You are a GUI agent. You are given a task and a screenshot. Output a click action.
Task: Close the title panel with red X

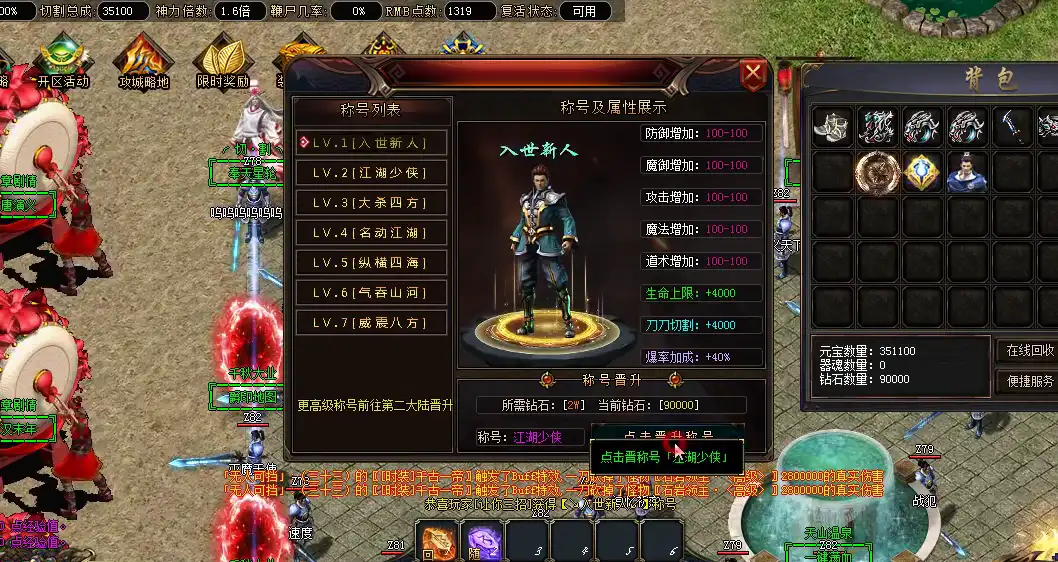(x=753, y=74)
